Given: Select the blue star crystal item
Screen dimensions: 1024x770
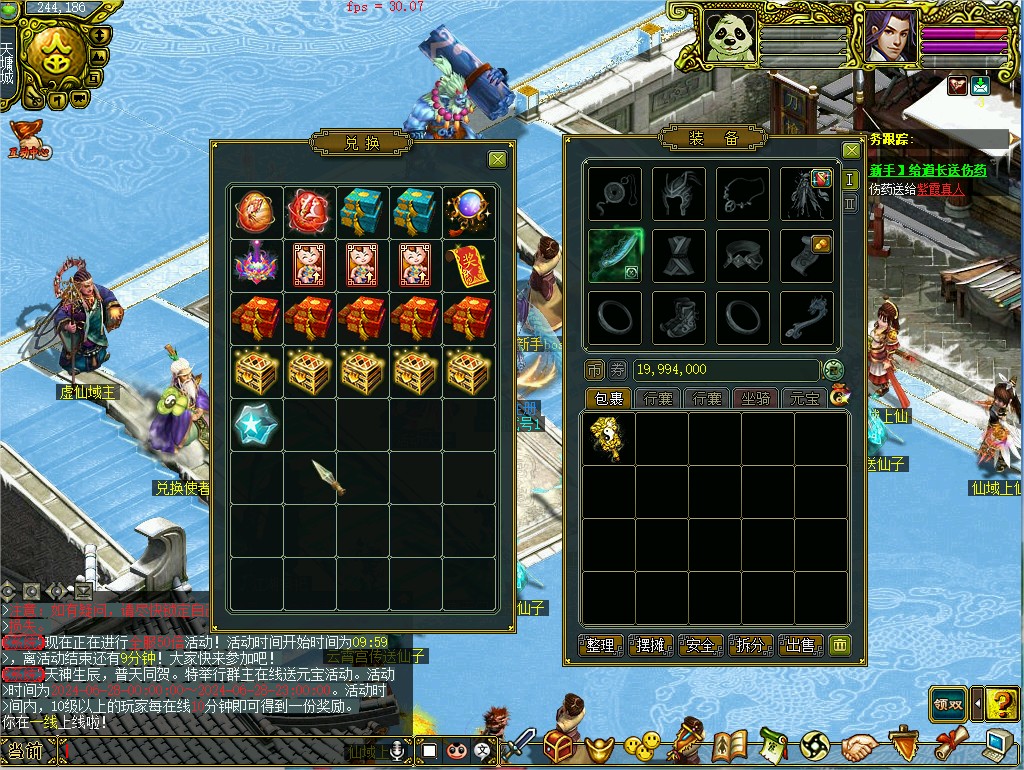Looking at the screenshot, I should click(x=254, y=424).
